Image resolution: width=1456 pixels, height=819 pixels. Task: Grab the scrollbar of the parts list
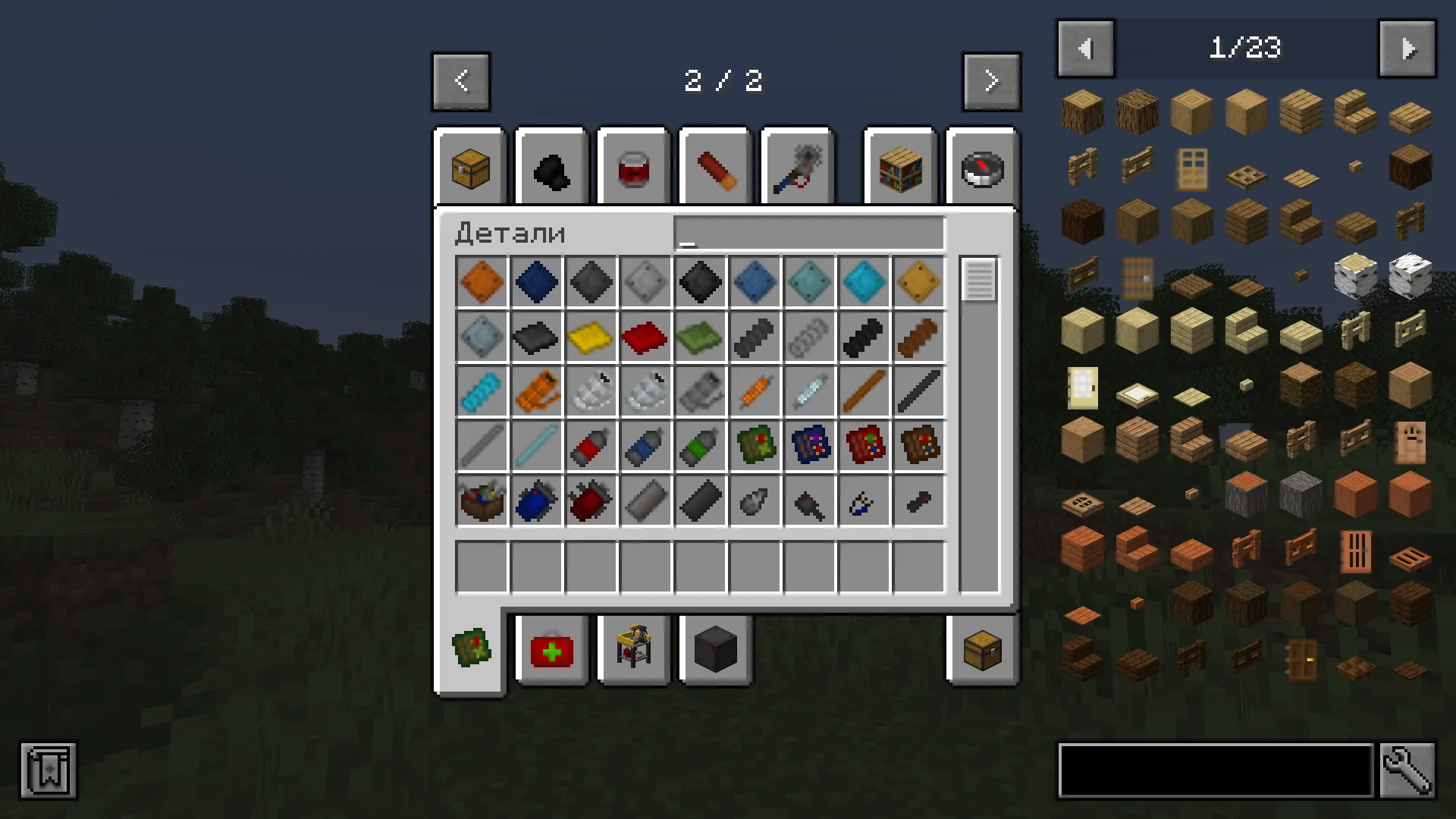[x=977, y=281]
